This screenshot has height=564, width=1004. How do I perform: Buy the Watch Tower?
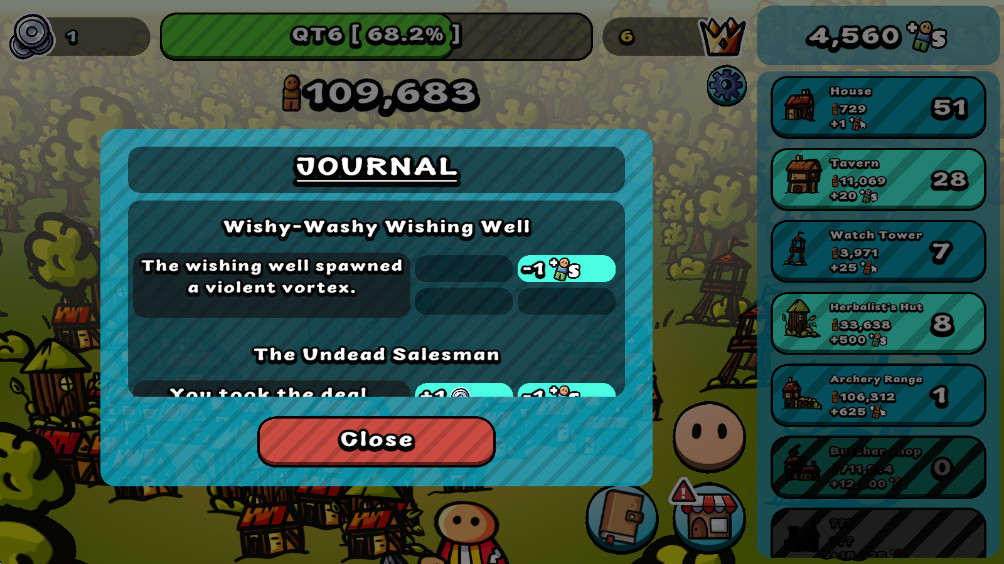pyautogui.click(x=878, y=251)
